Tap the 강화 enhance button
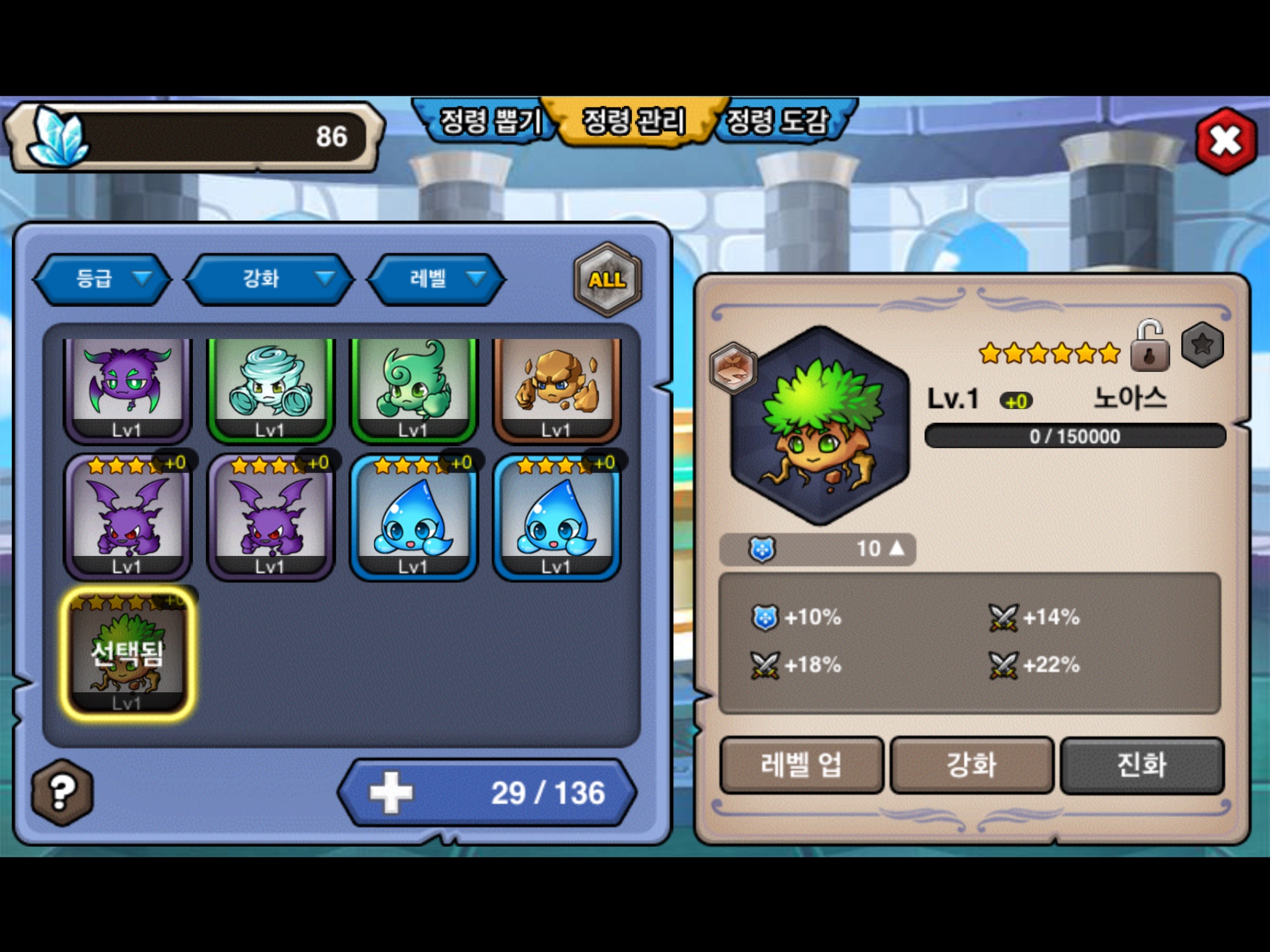This screenshot has width=1270, height=952. (971, 765)
